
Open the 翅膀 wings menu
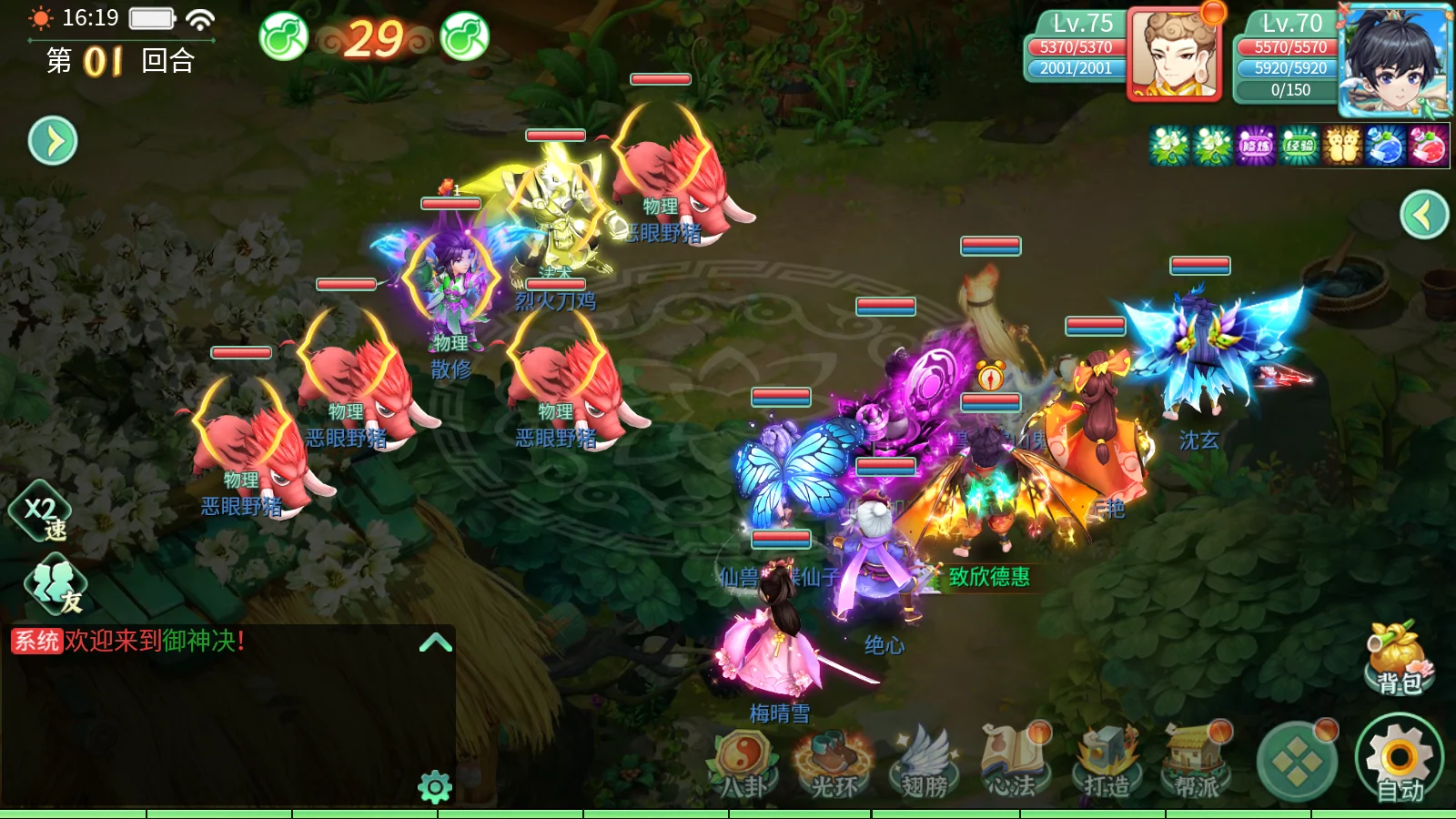[x=924, y=764]
